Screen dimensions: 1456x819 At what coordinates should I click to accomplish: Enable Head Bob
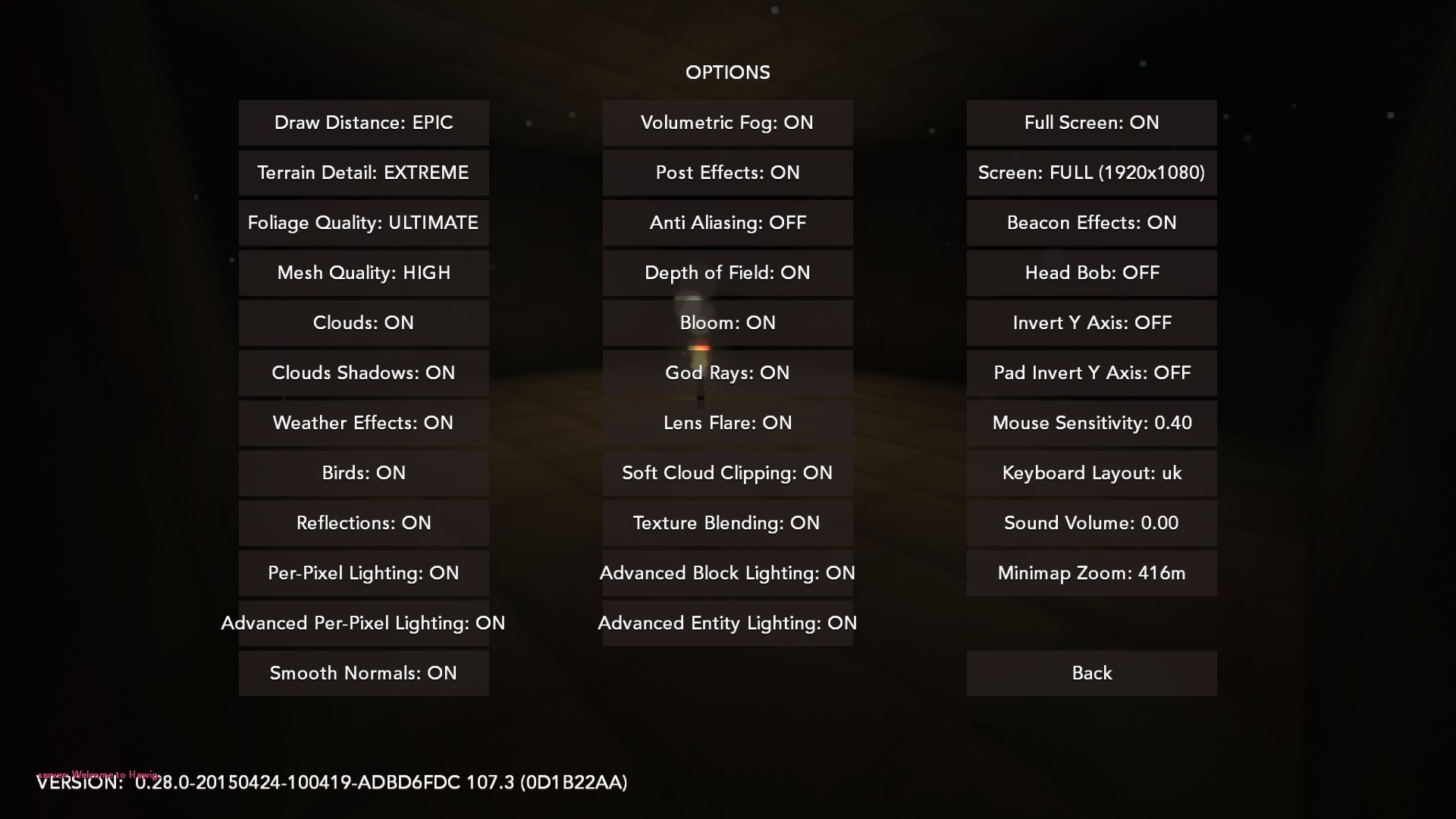1091,273
